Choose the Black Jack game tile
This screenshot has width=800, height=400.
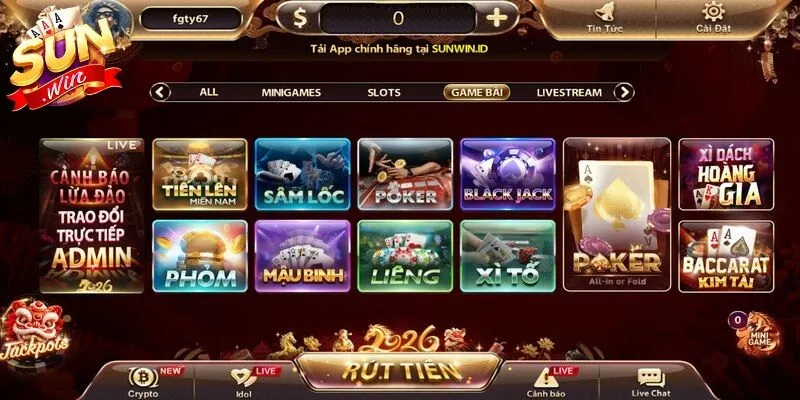tap(507, 174)
